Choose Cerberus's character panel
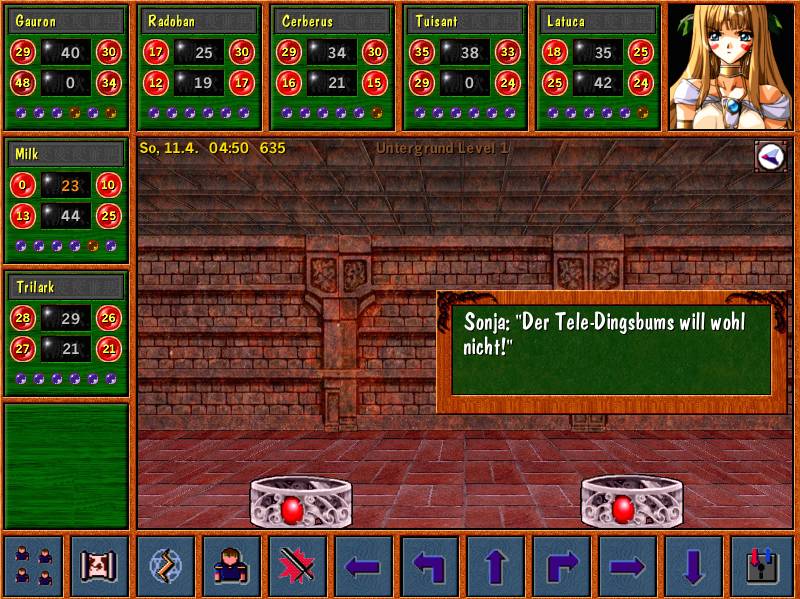 tap(333, 67)
